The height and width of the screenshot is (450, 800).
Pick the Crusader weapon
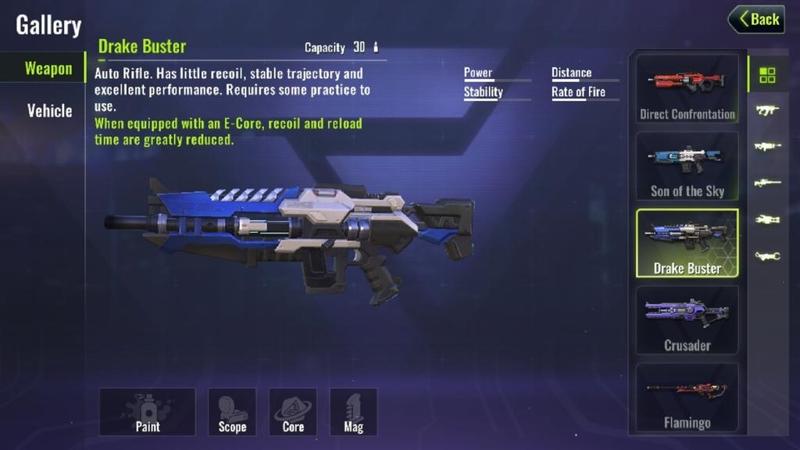[x=687, y=320]
